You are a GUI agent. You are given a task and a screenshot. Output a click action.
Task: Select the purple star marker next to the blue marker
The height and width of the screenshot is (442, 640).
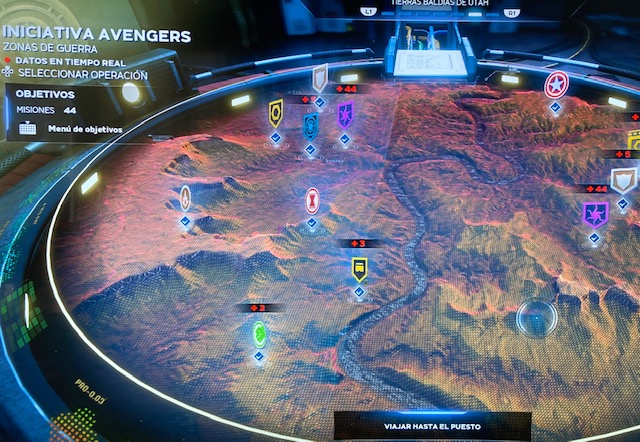345,113
